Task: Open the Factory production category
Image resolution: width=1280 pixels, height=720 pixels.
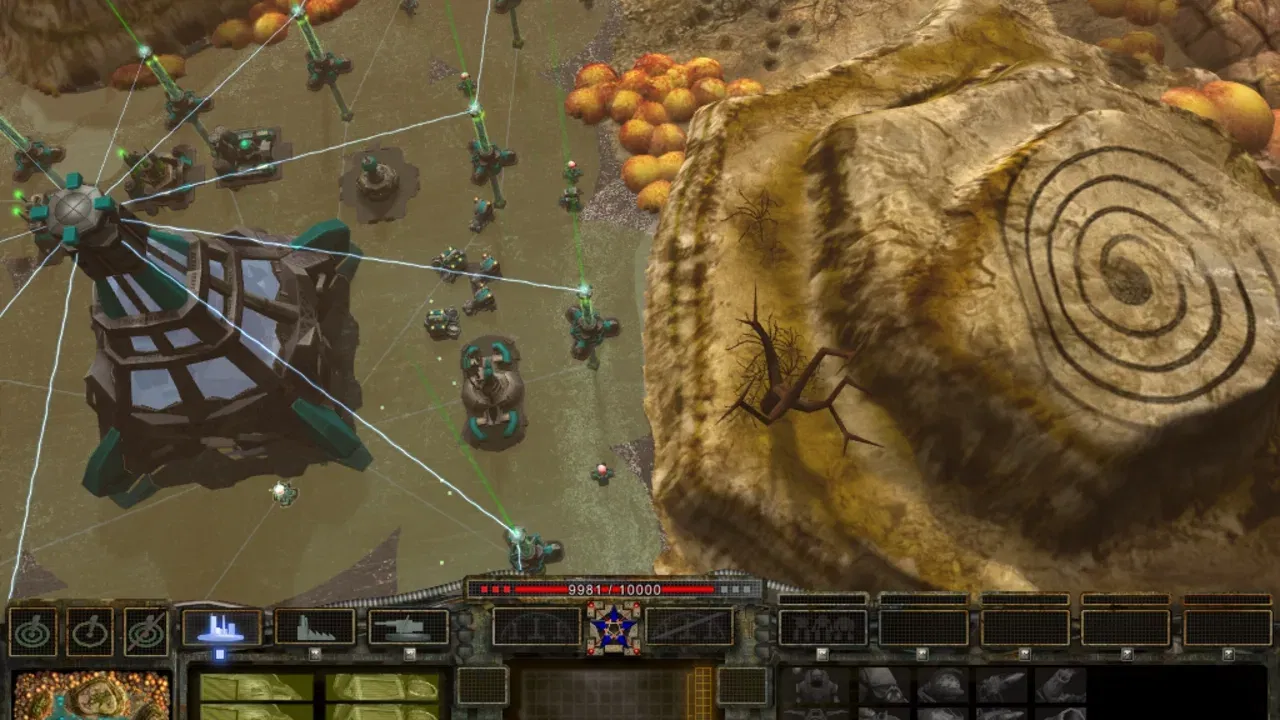Action: tap(313, 628)
